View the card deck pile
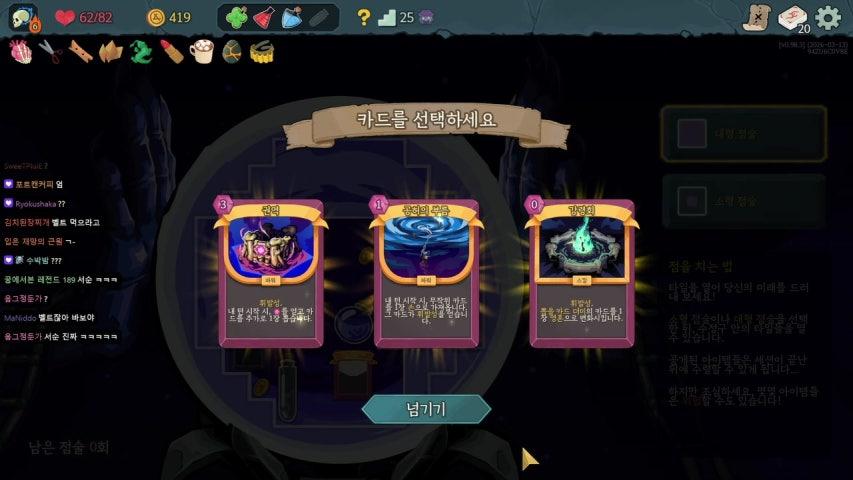This screenshot has width=853, height=480. click(792, 17)
